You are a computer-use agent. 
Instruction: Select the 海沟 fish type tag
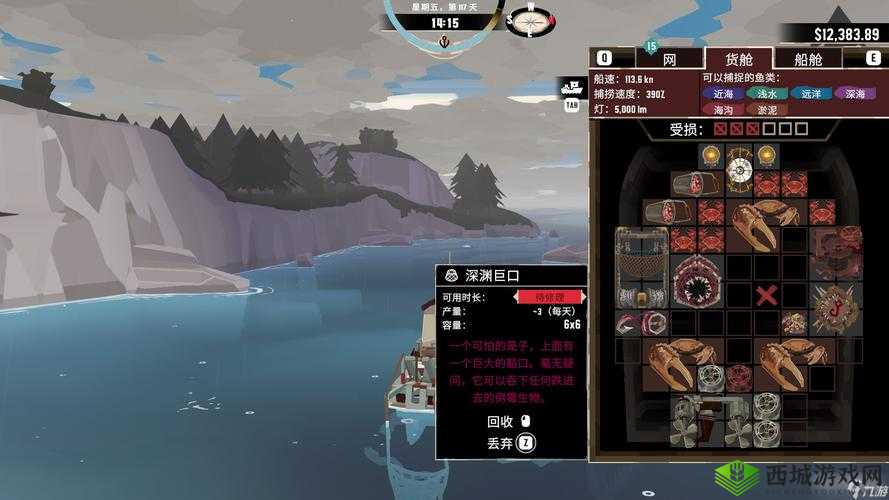point(723,109)
